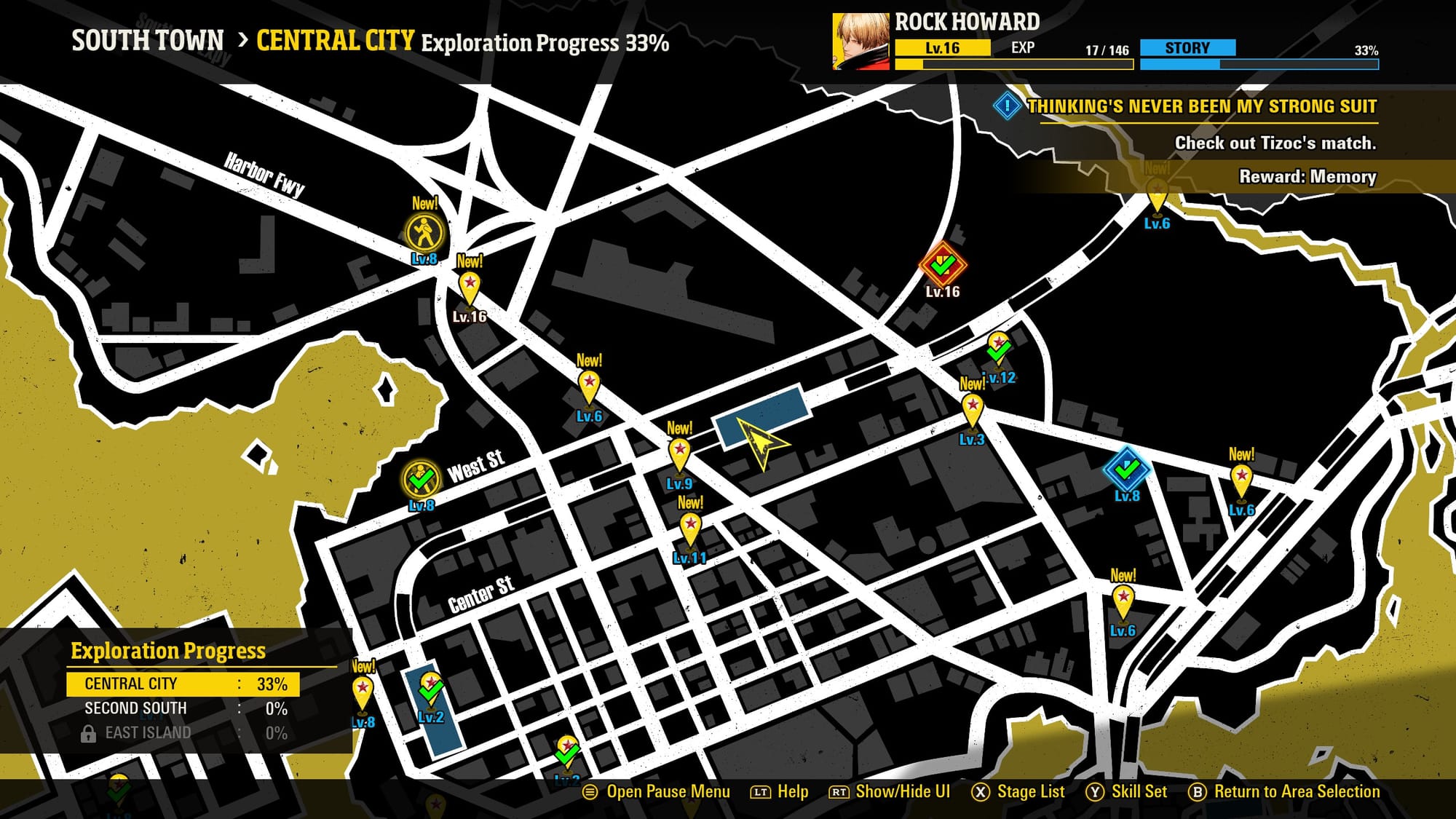
Task: Select the Lv.9 star pin
Action: (x=679, y=453)
